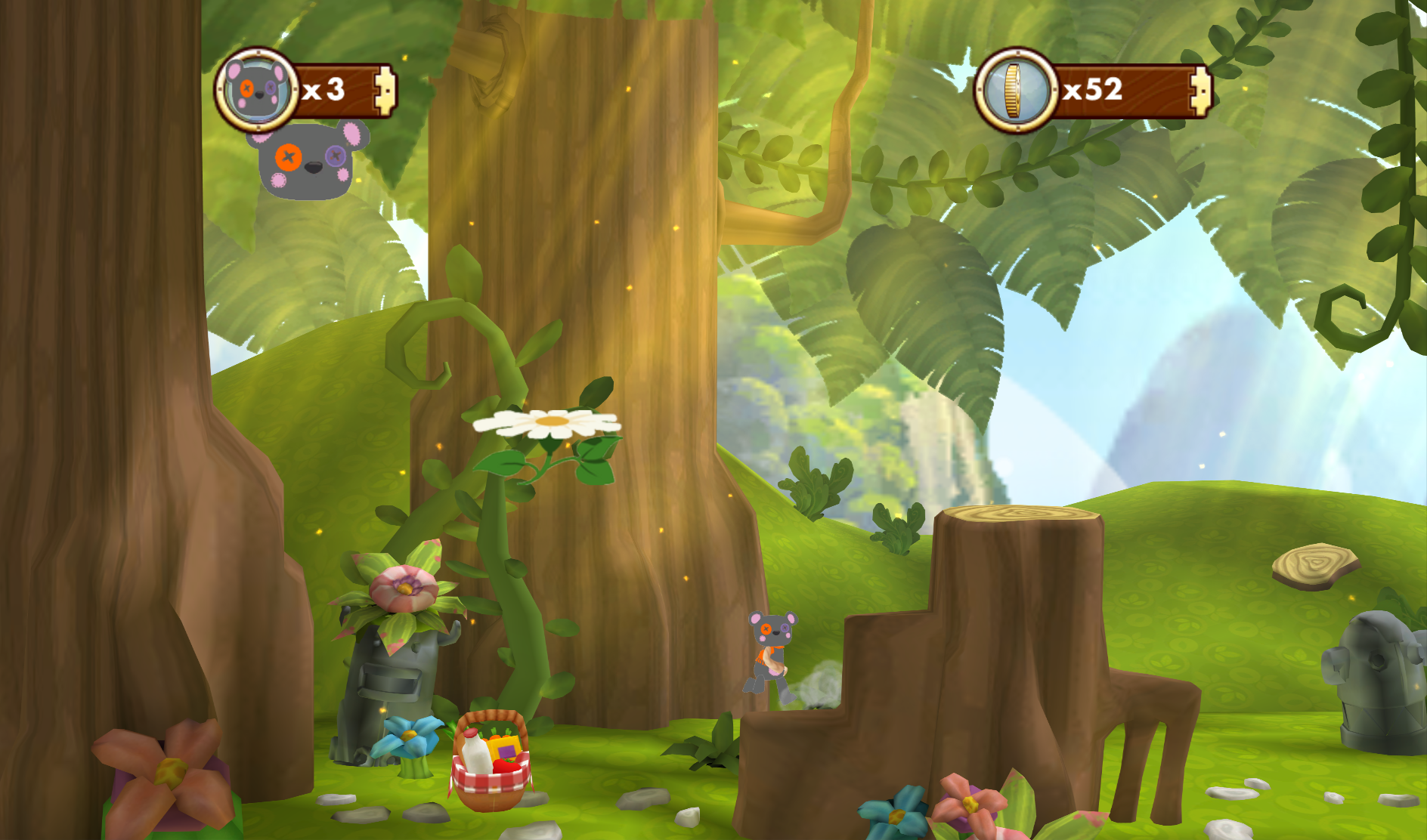Click the teddy bear lives portrait icon

(257, 90)
